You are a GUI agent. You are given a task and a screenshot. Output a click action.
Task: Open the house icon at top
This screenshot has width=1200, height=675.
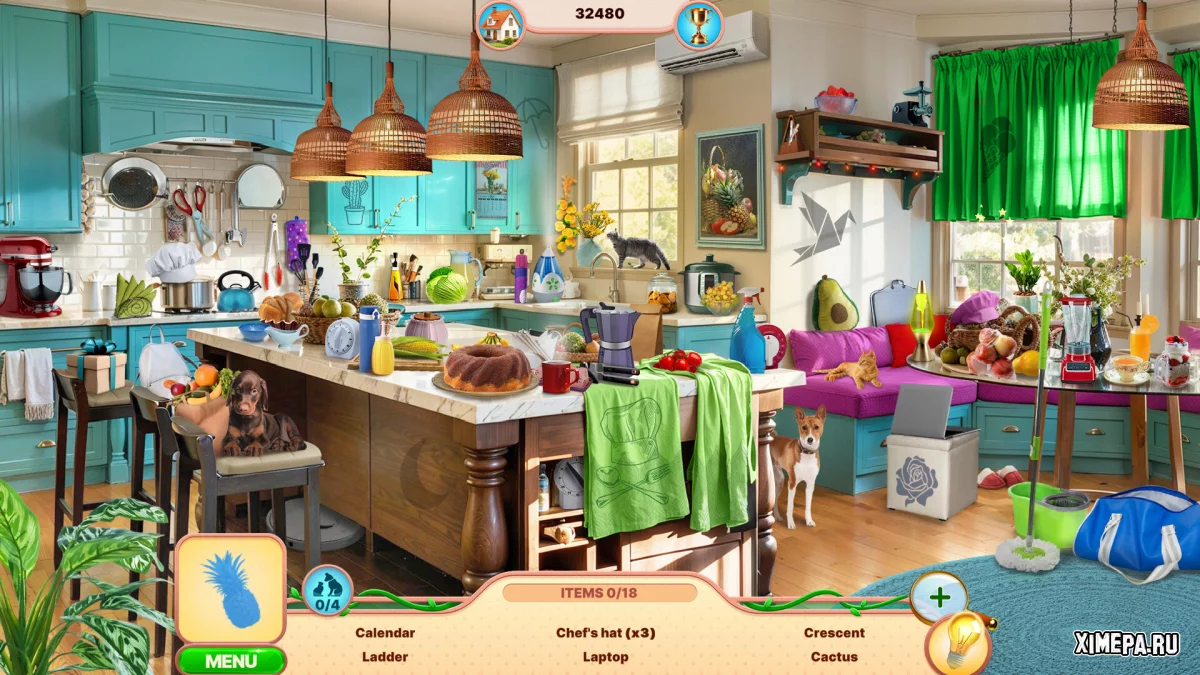(500, 25)
